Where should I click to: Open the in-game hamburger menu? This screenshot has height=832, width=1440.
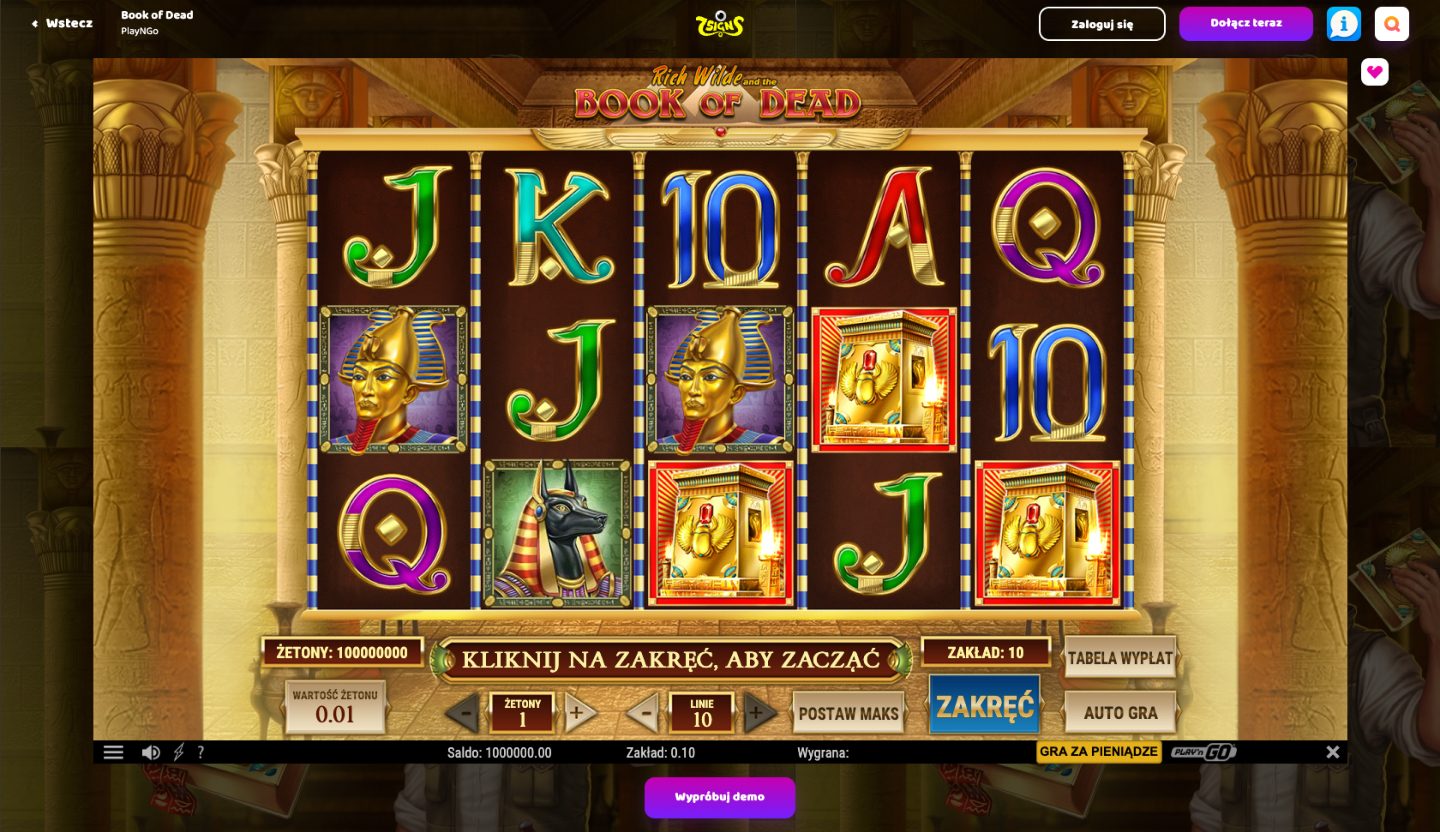113,751
